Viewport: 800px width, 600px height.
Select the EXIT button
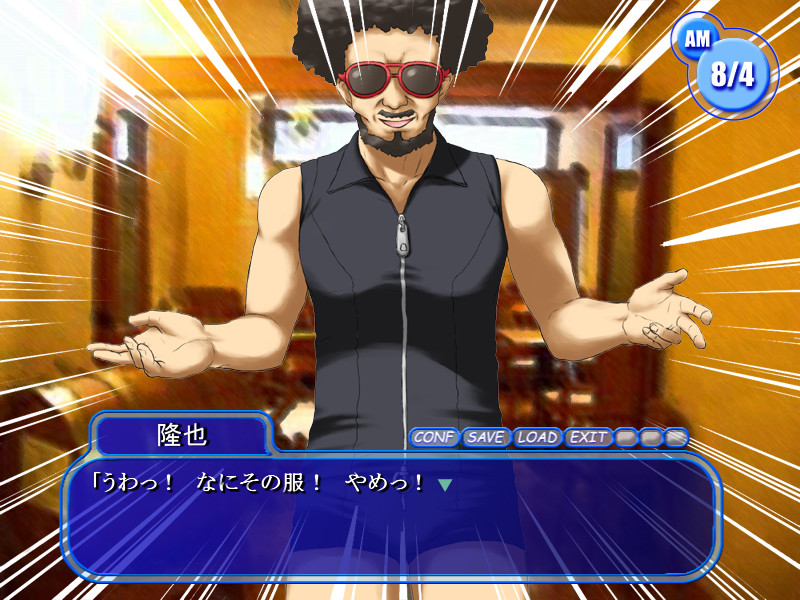click(588, 437)
